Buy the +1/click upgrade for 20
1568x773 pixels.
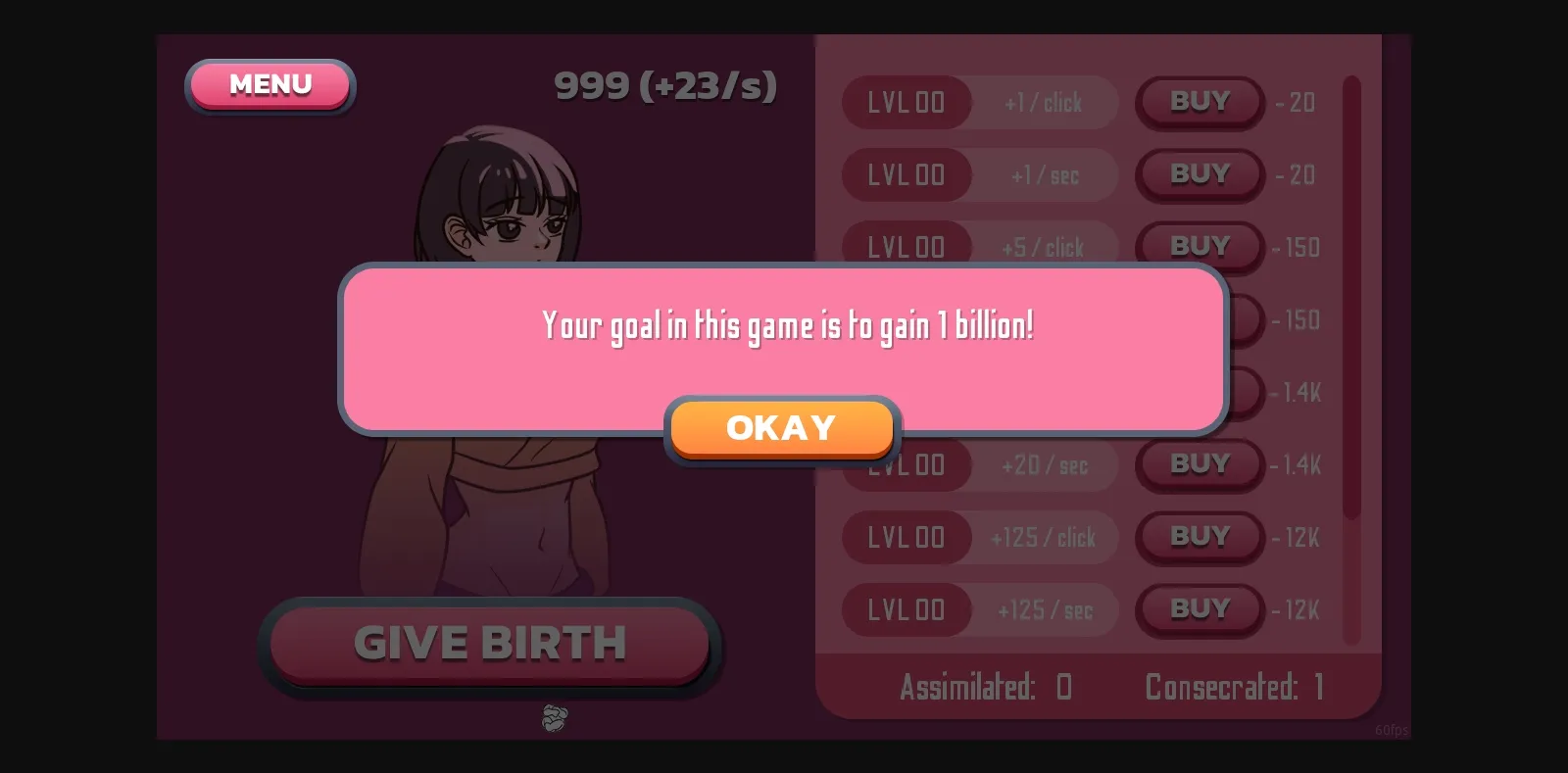click(1199, 102)
